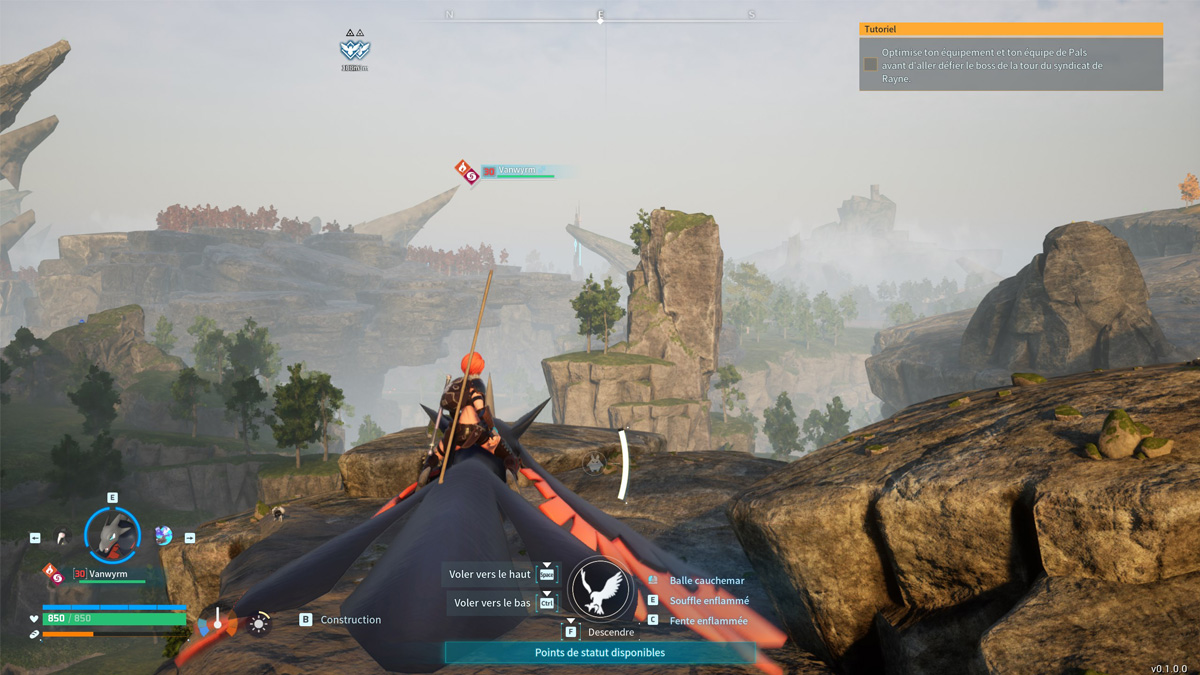Select the winged waypoint marker on the compass

click(x=355, y=48)
